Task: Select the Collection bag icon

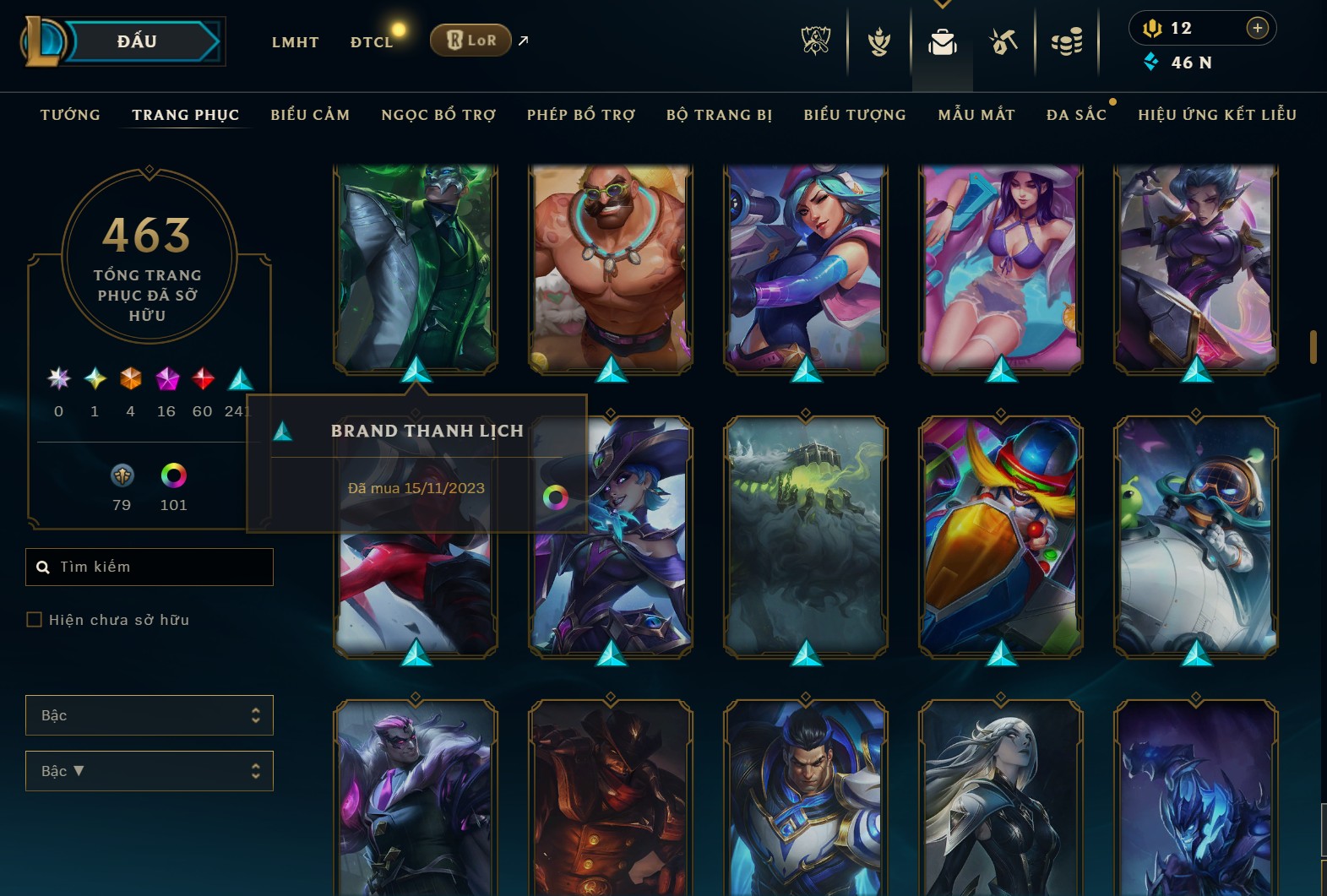Action: click(942, 42)
